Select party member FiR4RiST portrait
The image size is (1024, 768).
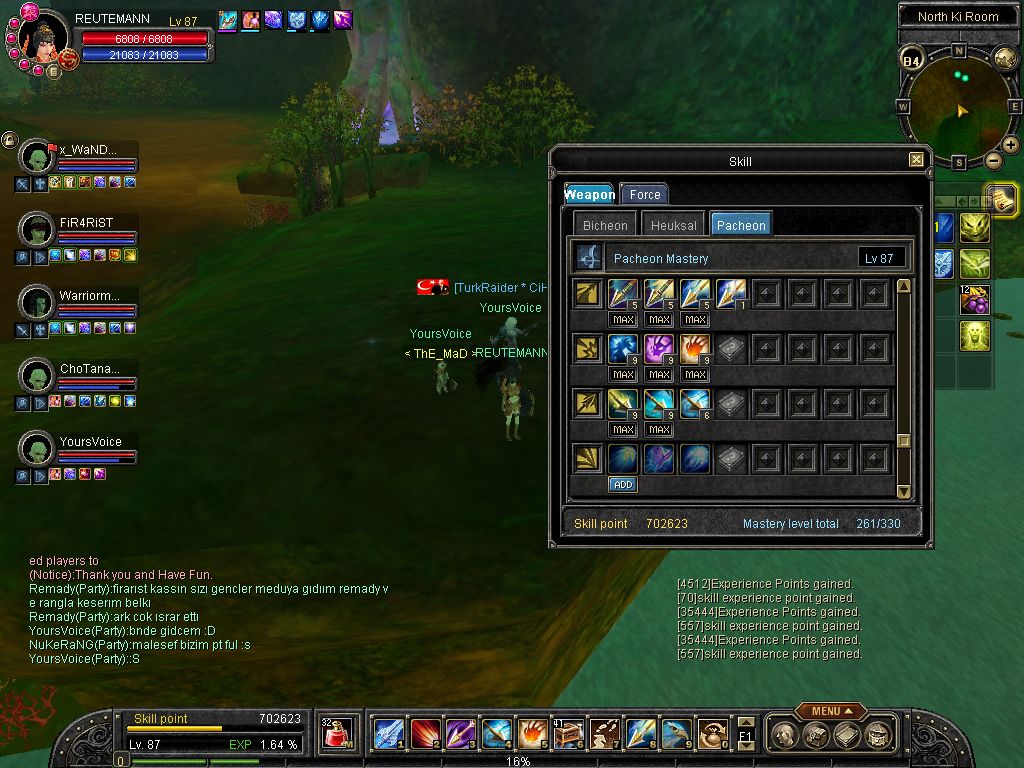(x=37, y=229)
